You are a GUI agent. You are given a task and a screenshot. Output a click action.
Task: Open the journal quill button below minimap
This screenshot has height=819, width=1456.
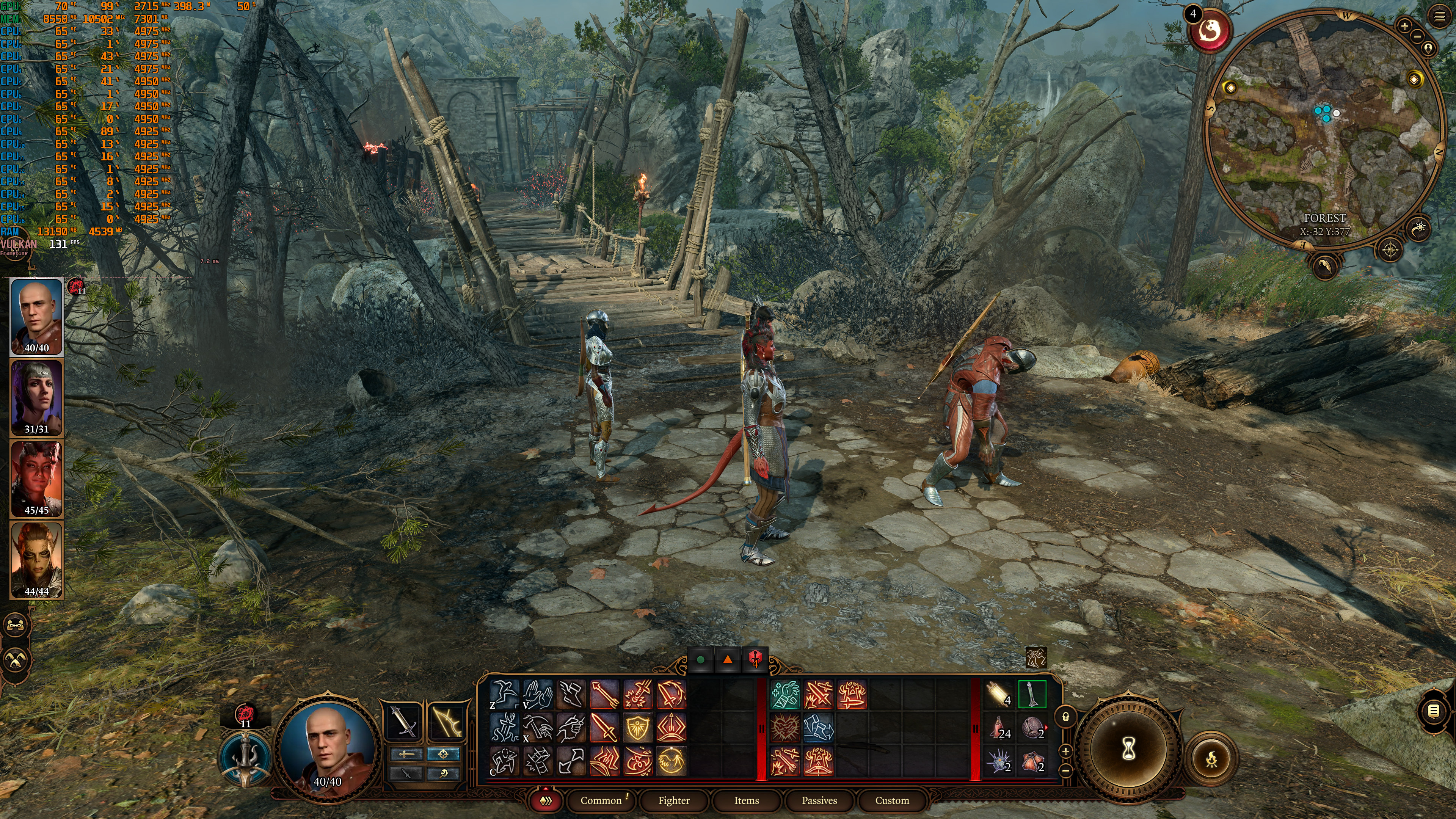coord(1324,265)
